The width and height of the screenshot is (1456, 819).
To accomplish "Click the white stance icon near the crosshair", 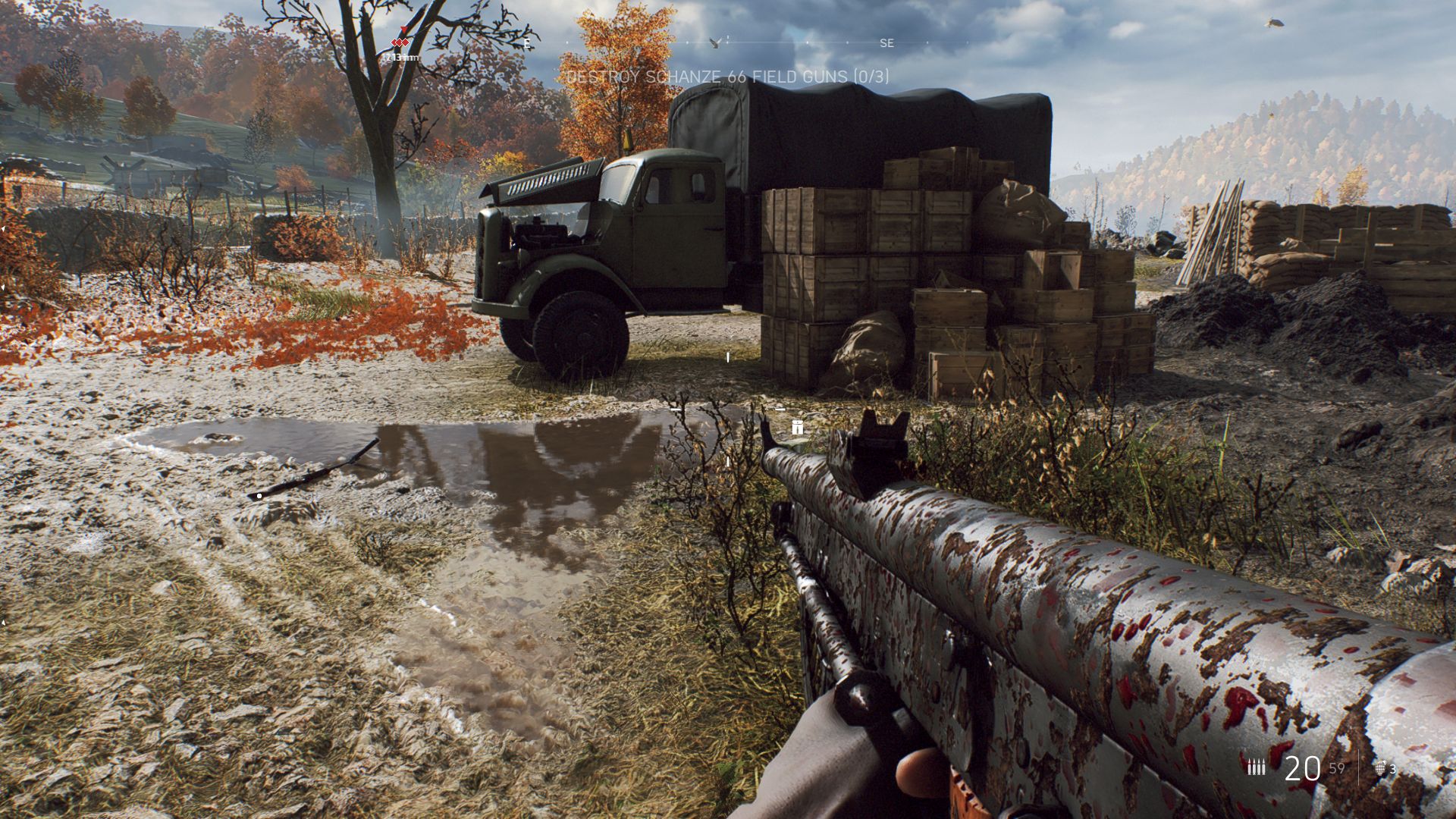I will pos(797,428).
